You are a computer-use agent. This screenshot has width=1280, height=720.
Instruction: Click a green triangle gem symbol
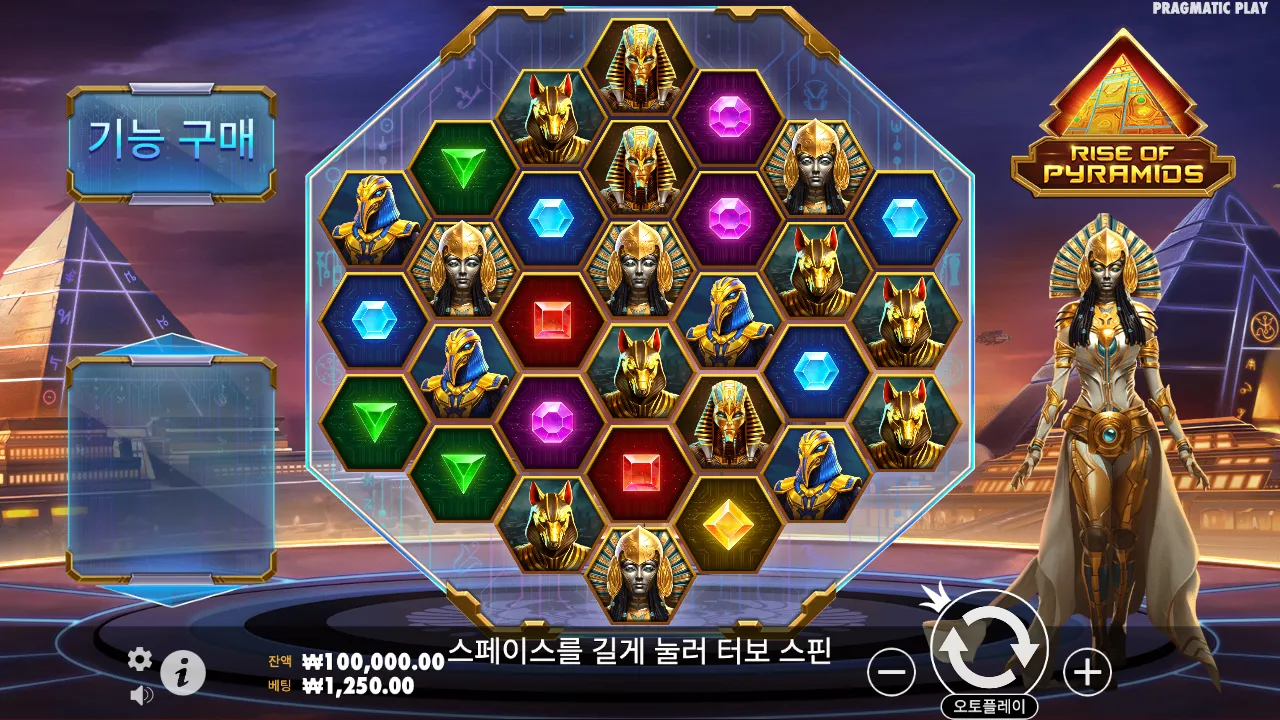point(464,165)
